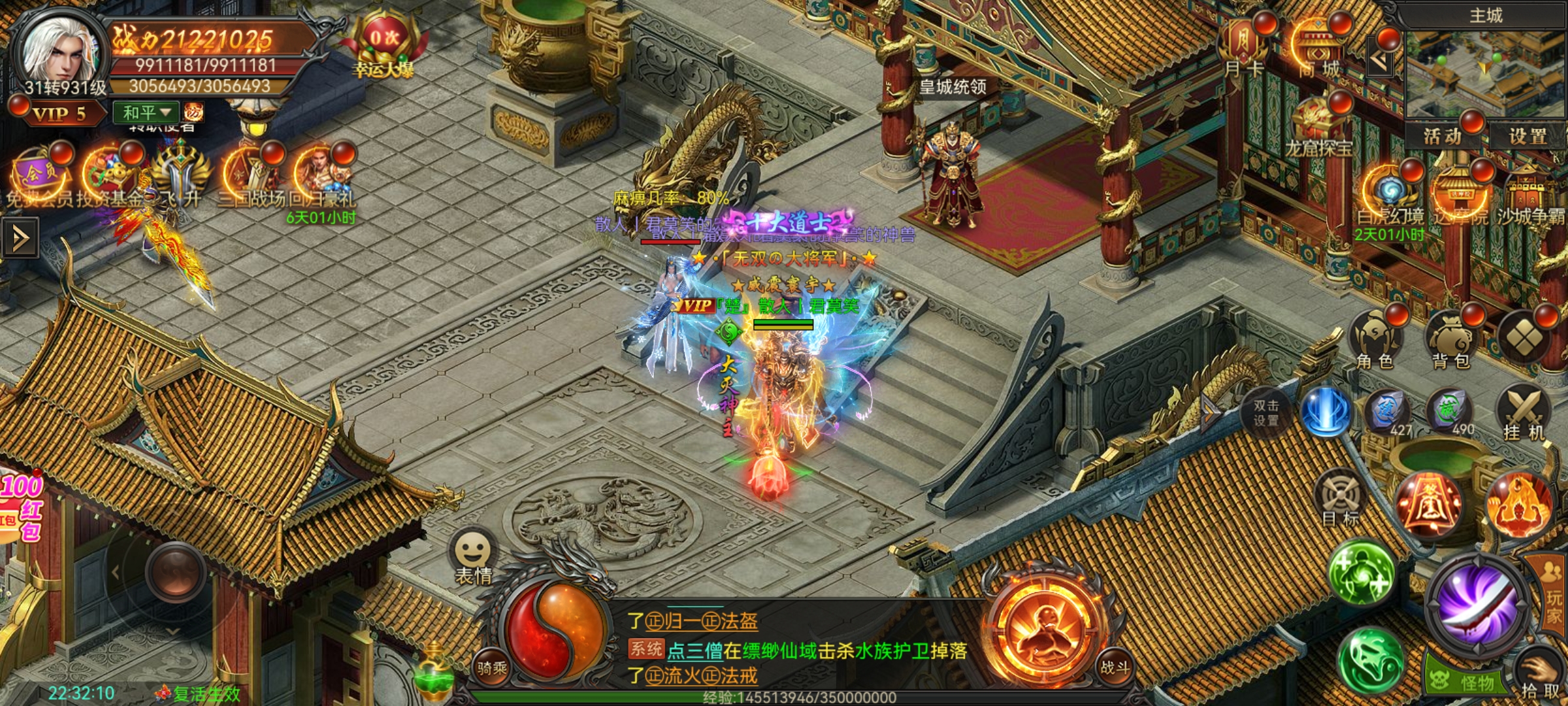
Task: Open the 设置 settings menu
Action: click(1527, 136)
